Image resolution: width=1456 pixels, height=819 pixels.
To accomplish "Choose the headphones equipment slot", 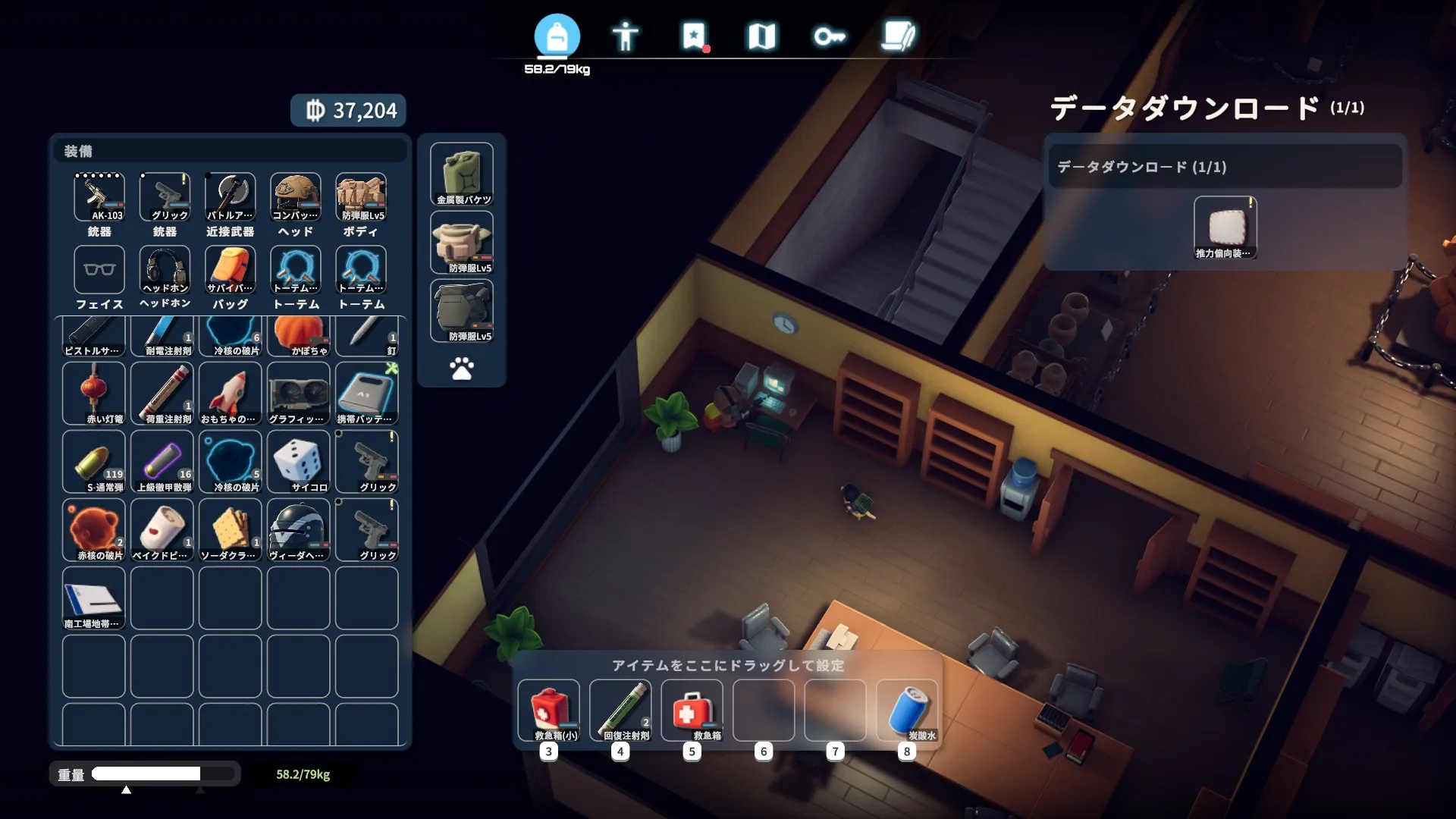I will point(165,270).
